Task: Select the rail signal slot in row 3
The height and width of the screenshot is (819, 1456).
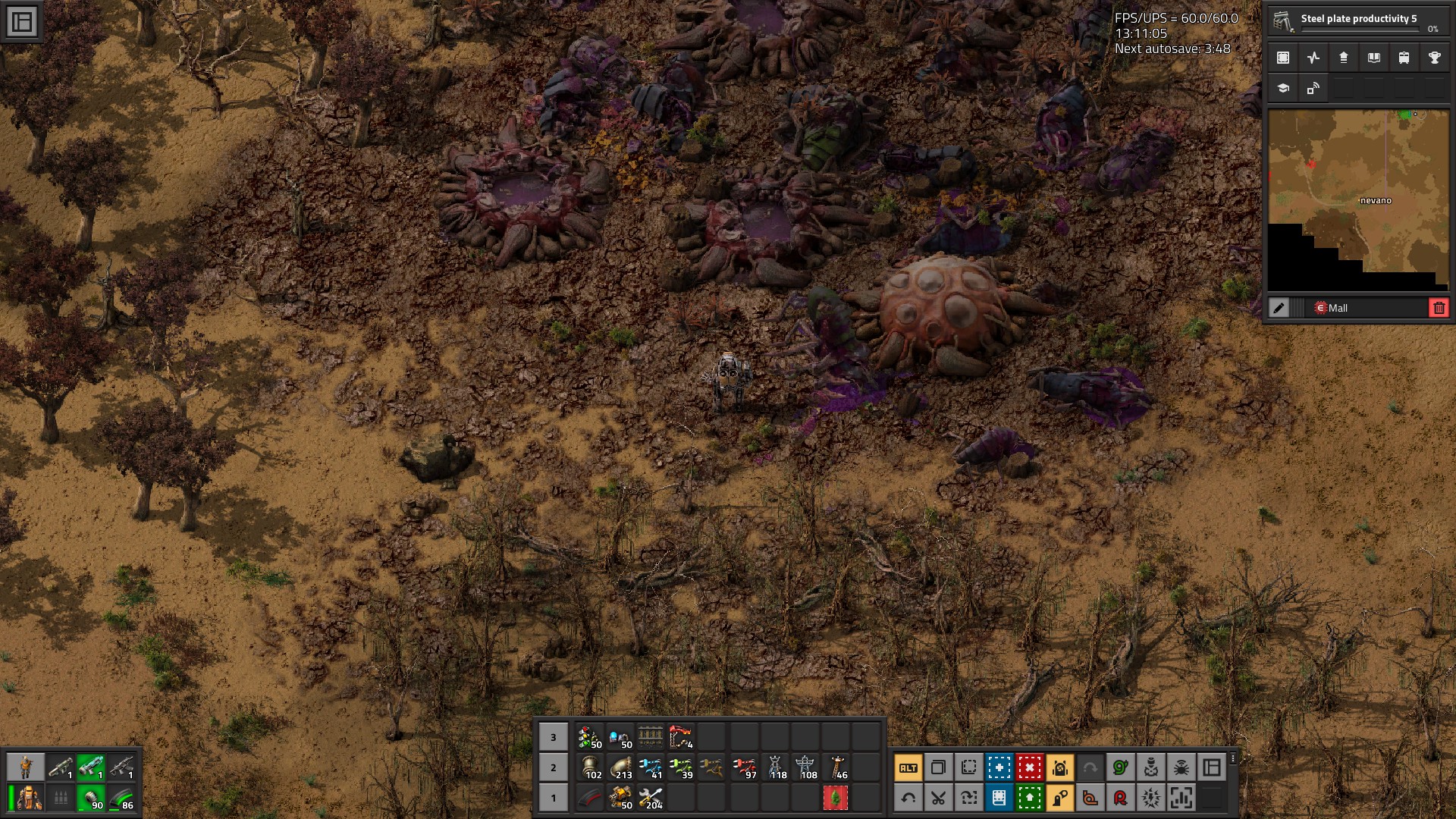Action: click(590, 737)
